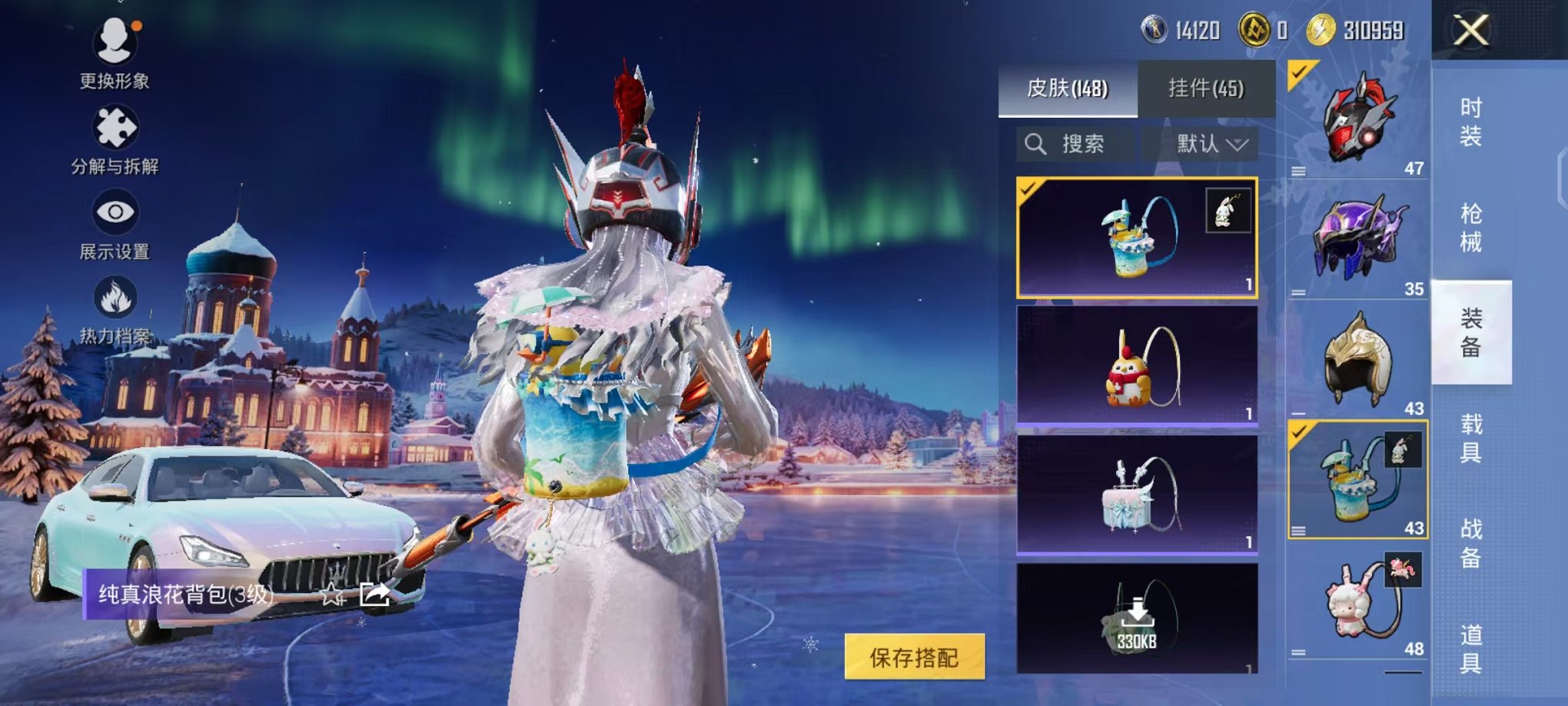
Task: Click the search magnifier icon
Action: (x=1034, y=145)
